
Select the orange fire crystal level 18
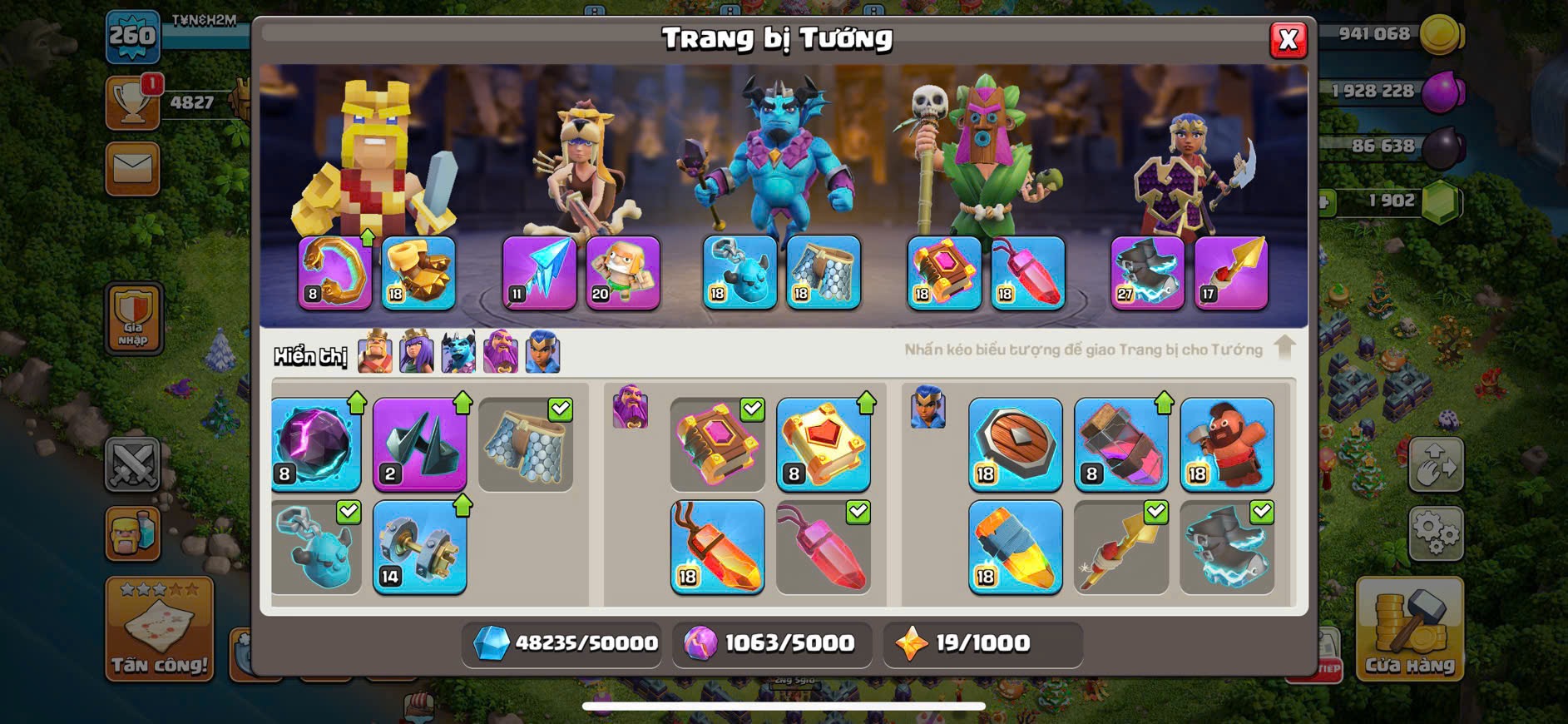coord(717,547)
